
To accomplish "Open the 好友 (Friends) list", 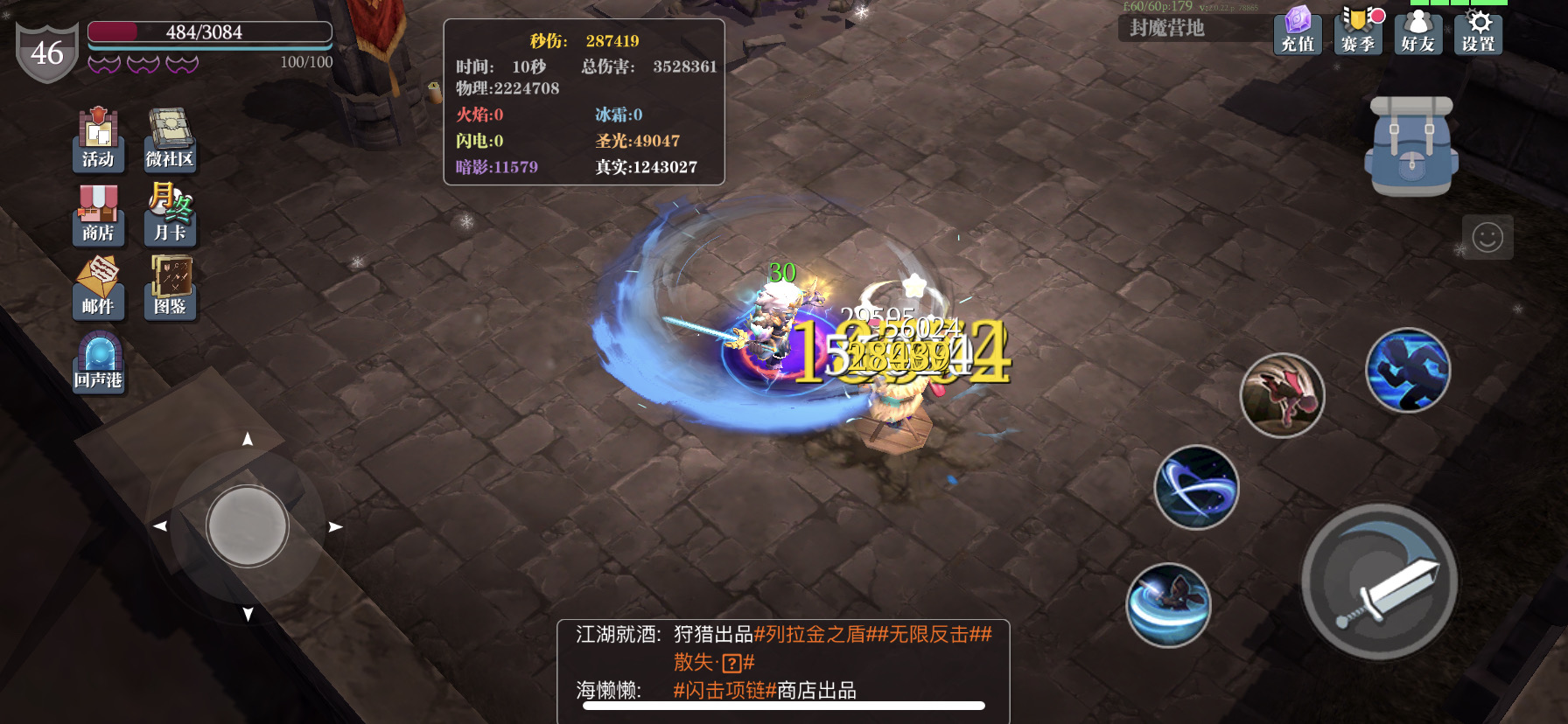I will [1417, 33].
